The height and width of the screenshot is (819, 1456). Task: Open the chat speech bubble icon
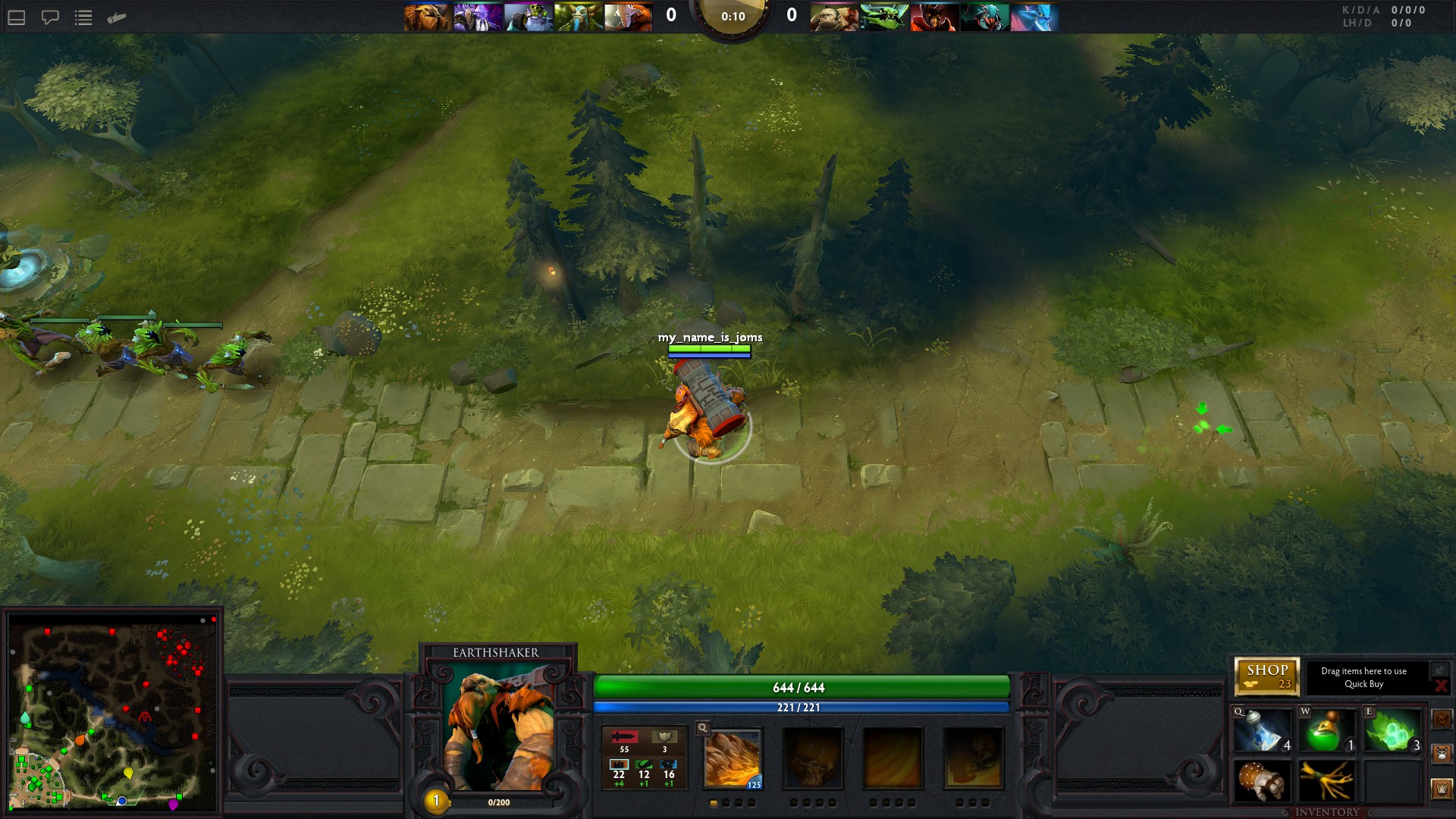[50, 17]
